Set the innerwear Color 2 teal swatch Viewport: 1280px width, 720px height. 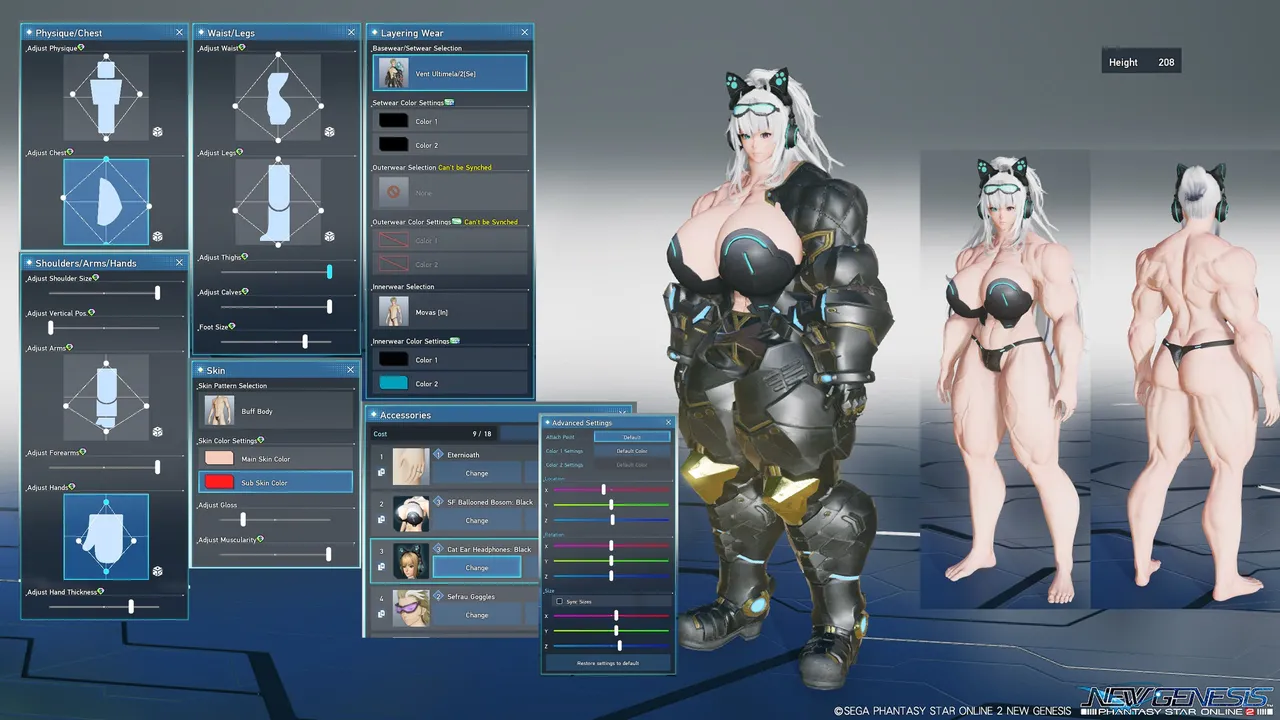pyautogui.click(x=393, y=383)
